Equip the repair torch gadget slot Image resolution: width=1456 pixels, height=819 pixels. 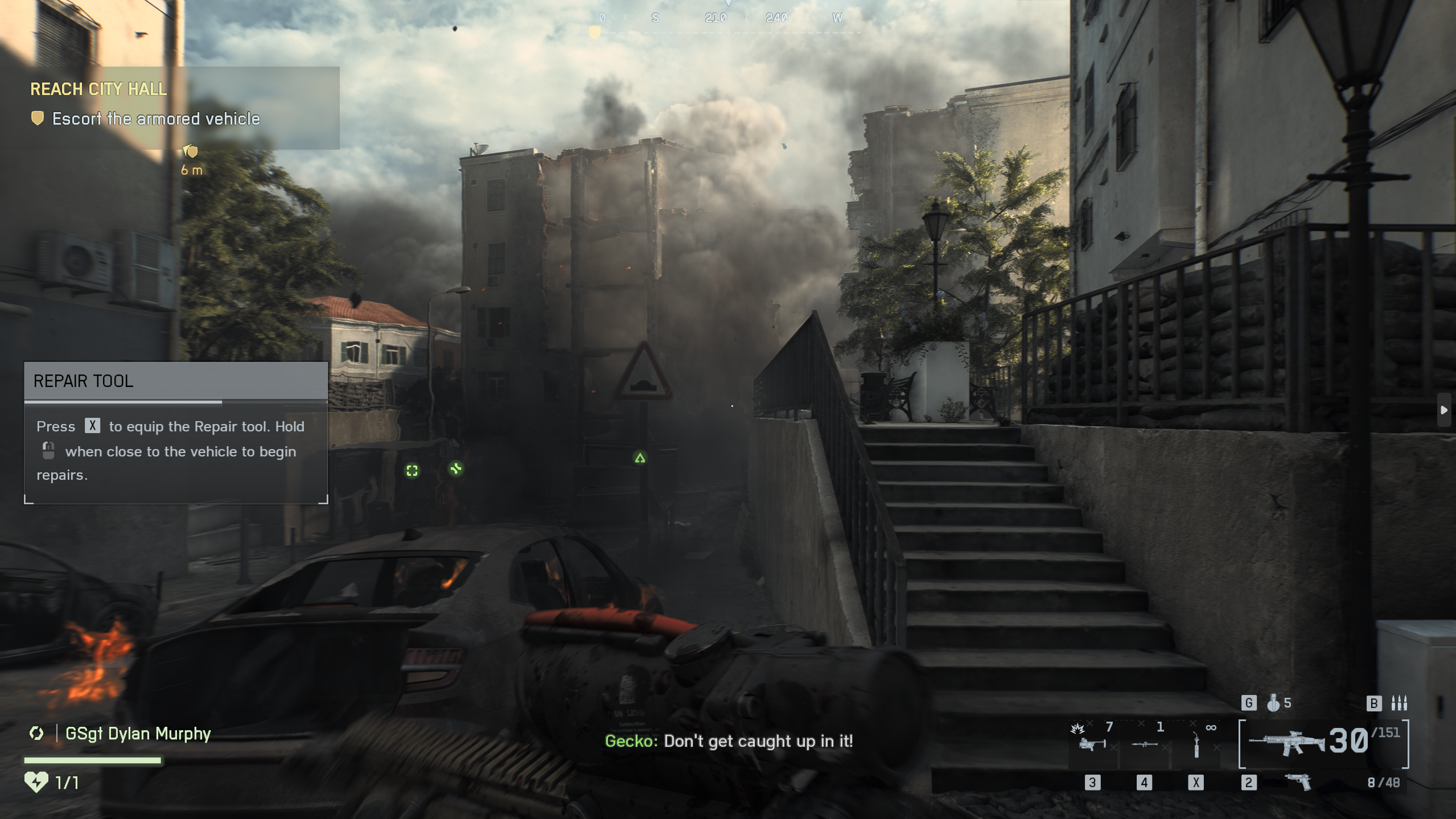pos(1196,743)
